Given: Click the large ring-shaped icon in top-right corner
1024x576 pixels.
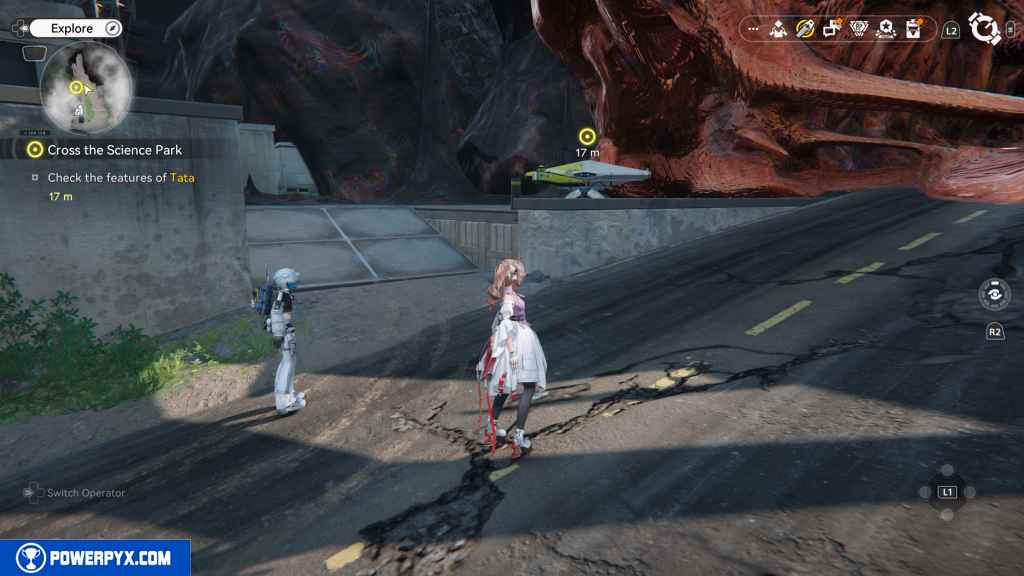Looking at the screenshot, I should [985, 29].
